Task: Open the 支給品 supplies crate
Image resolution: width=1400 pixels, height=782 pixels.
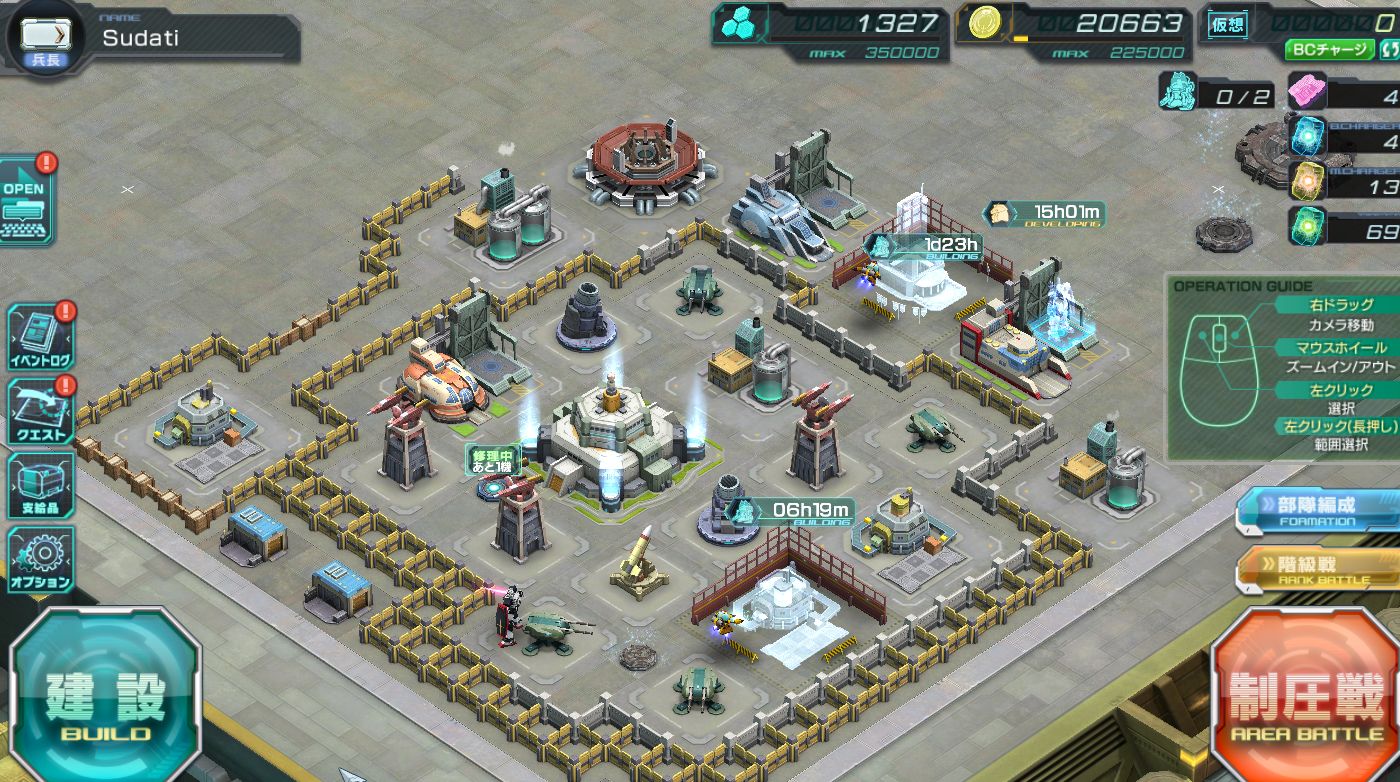Action: pyautogui.click(x=40, y=486)
